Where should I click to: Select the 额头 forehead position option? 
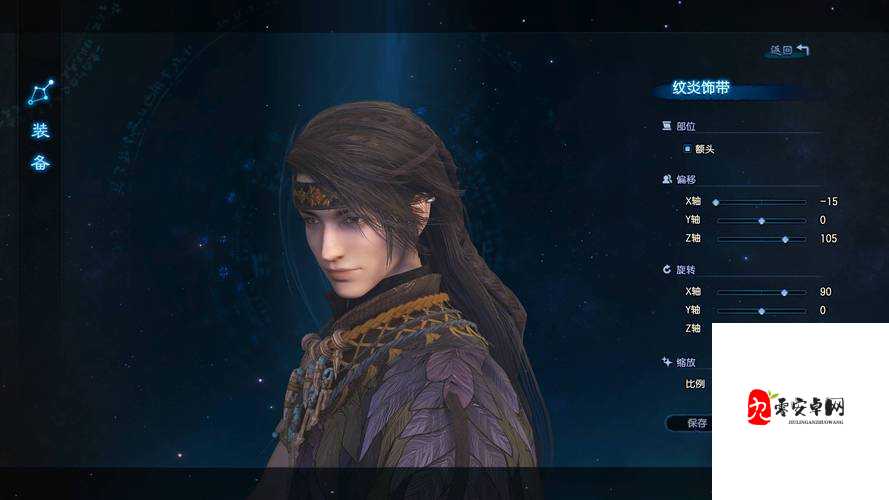click(x=698, y=149)
